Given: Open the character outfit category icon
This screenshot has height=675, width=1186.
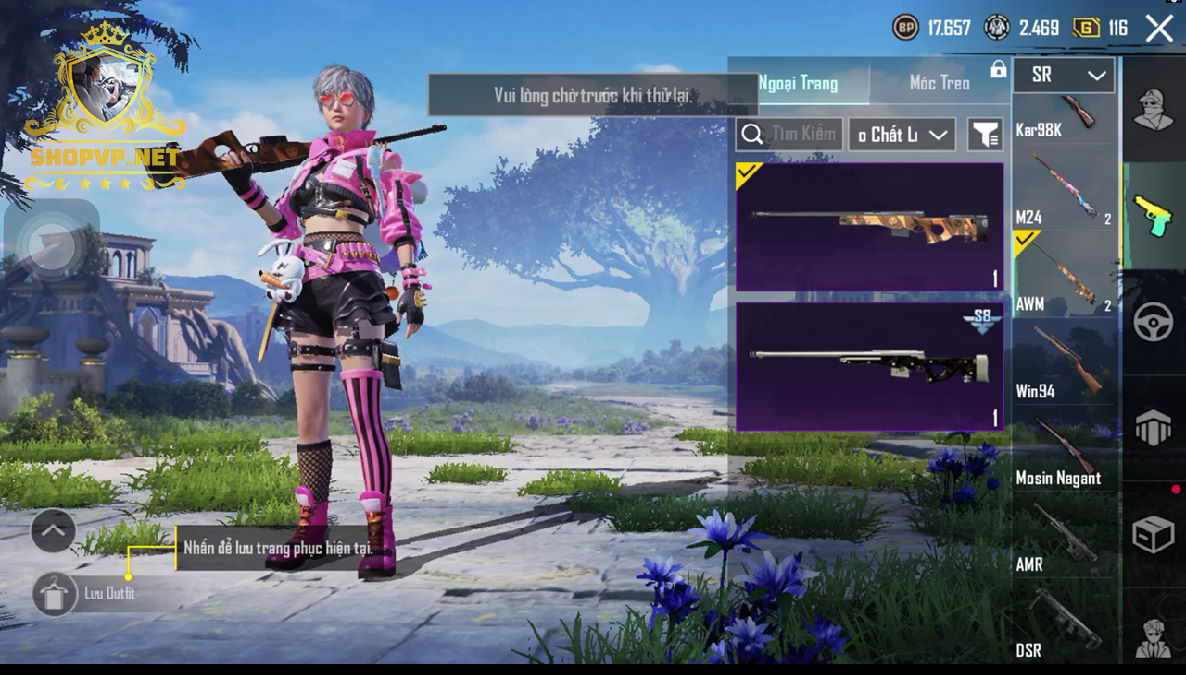Looking at the screenshot, I should pos(1153,109).
